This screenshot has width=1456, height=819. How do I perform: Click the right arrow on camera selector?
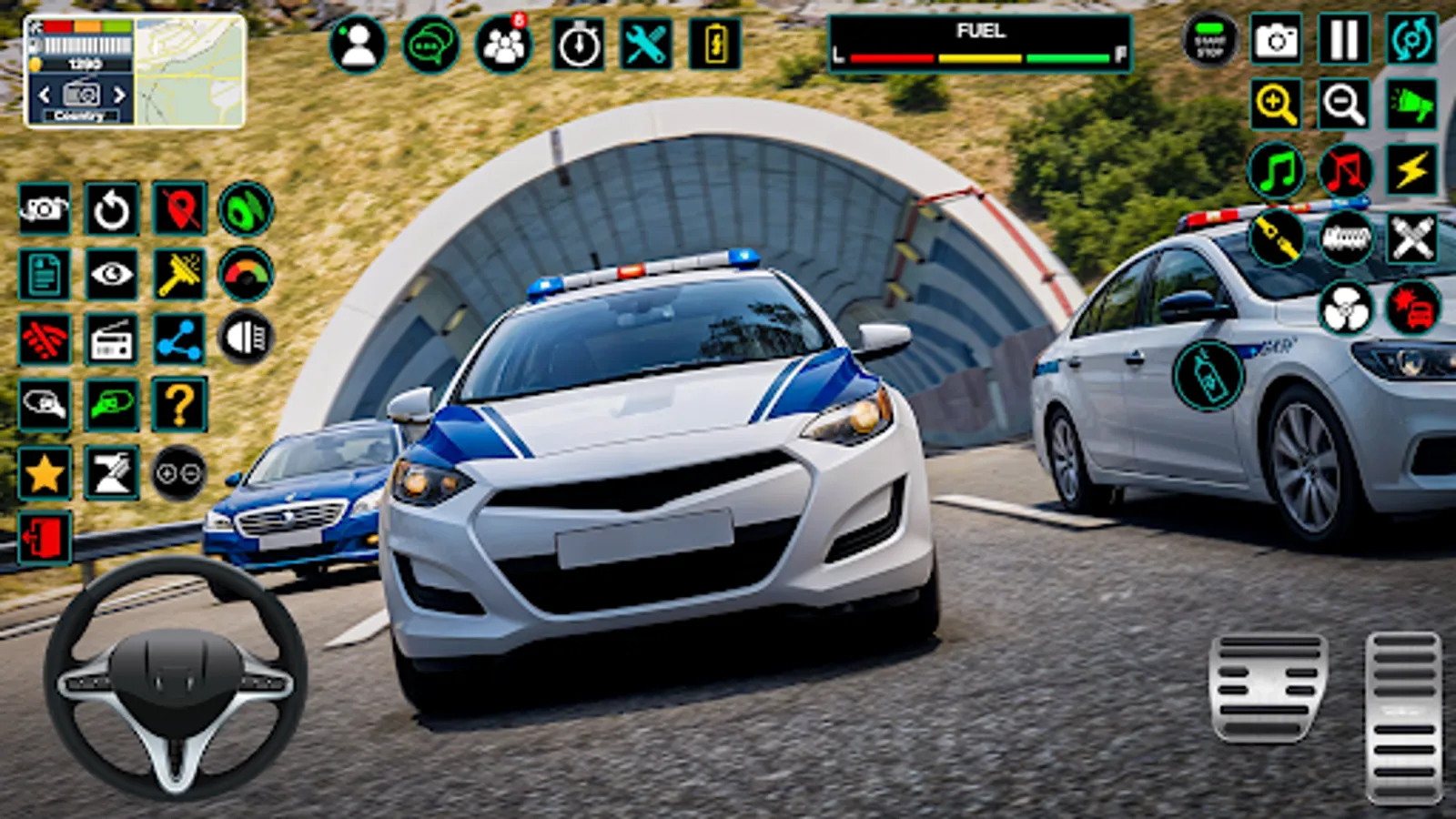click(x=118, y=92)
